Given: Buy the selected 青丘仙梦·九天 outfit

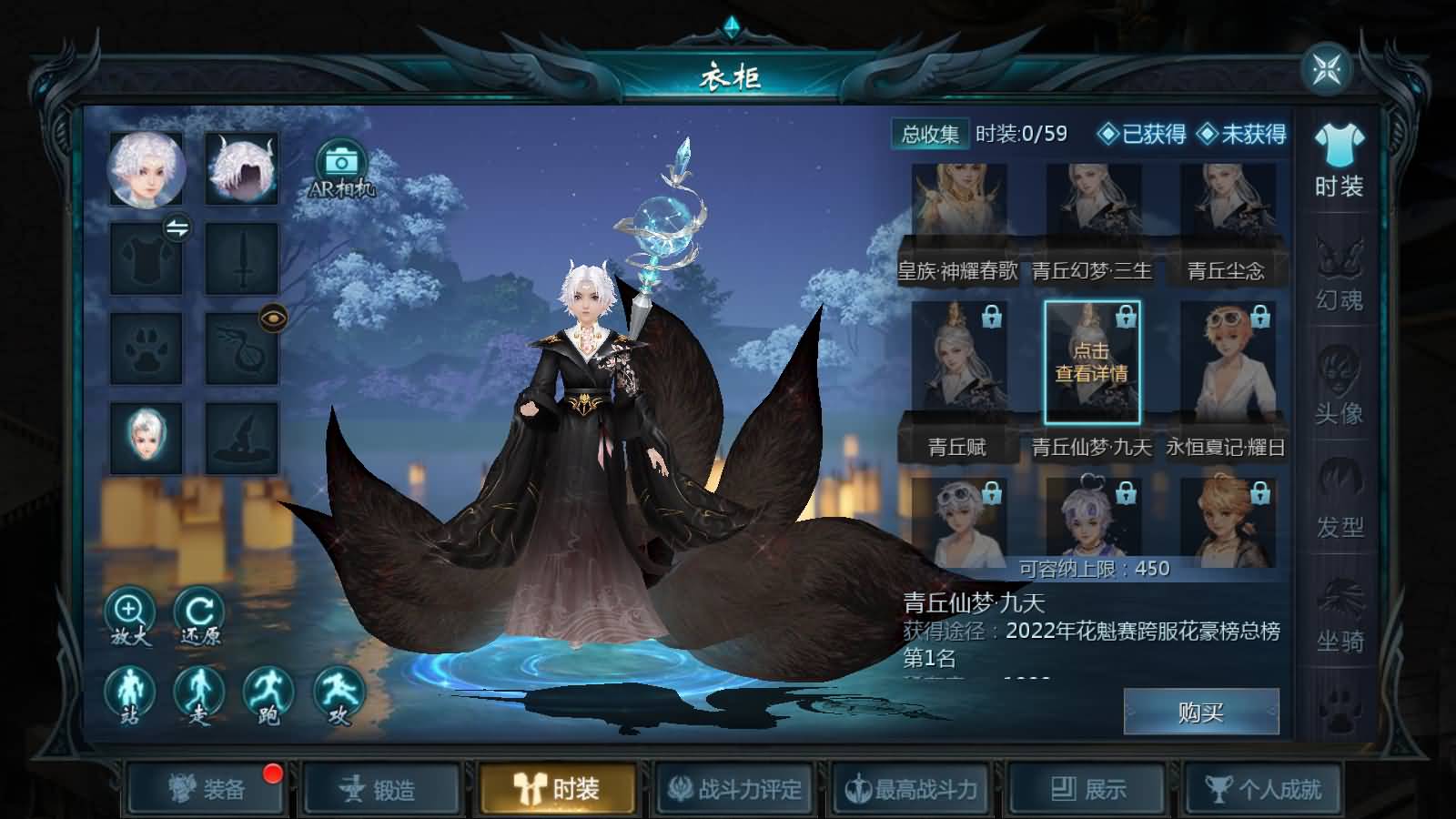Looking at the screenshot, I should click(x=1201, y=712).
